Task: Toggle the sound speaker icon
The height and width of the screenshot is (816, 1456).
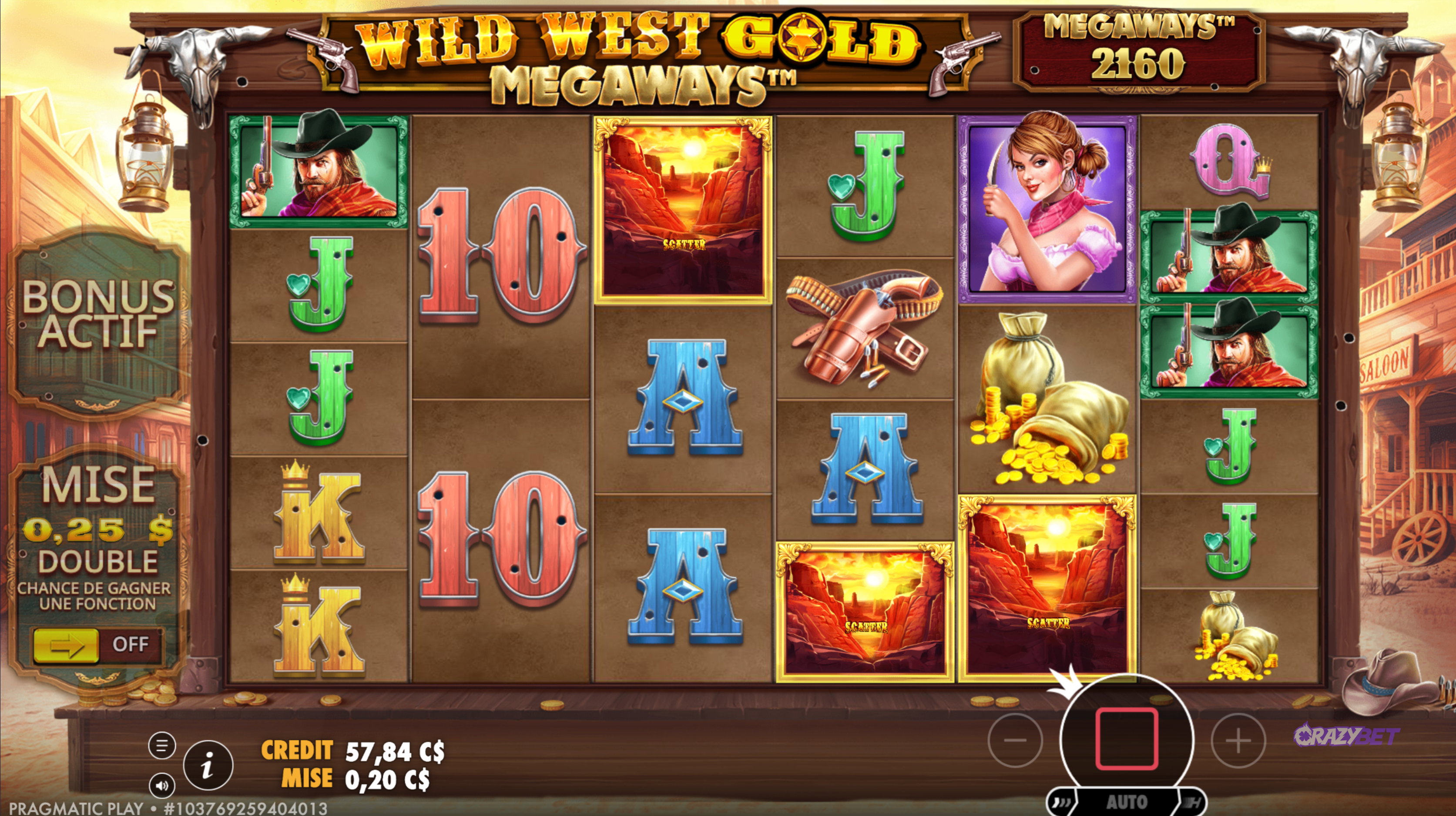Action: point(161,786)
